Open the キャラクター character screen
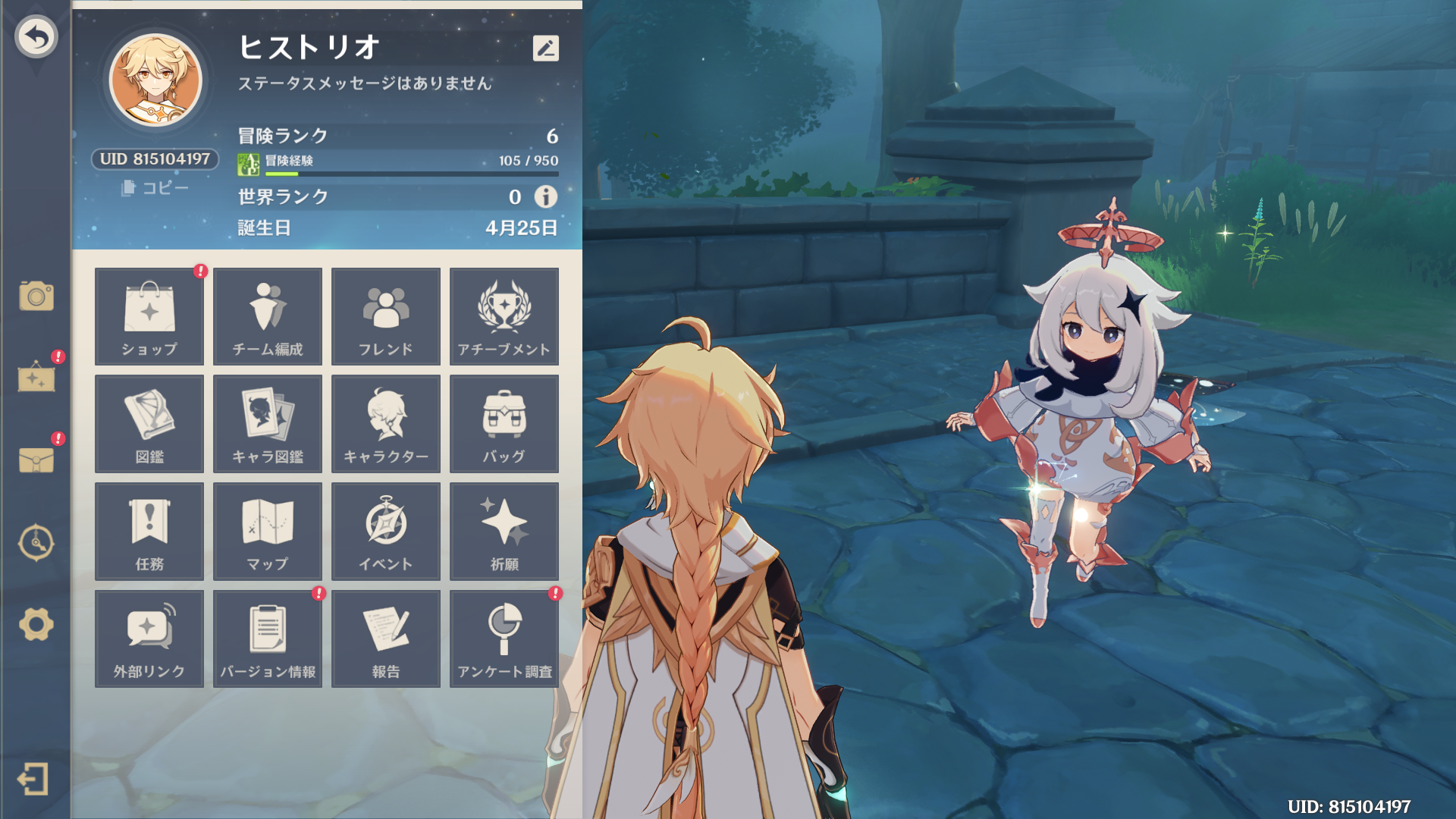 pyautogui.click(x=386, y=424)
